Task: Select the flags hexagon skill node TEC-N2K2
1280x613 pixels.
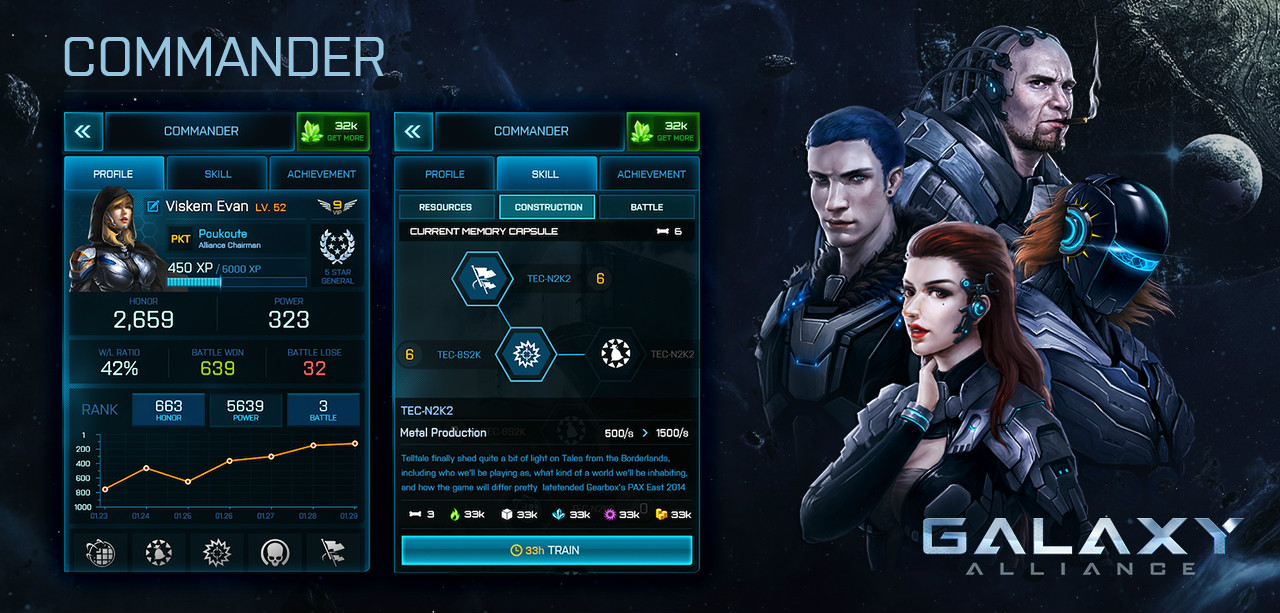Action: (x=483, y=279)
